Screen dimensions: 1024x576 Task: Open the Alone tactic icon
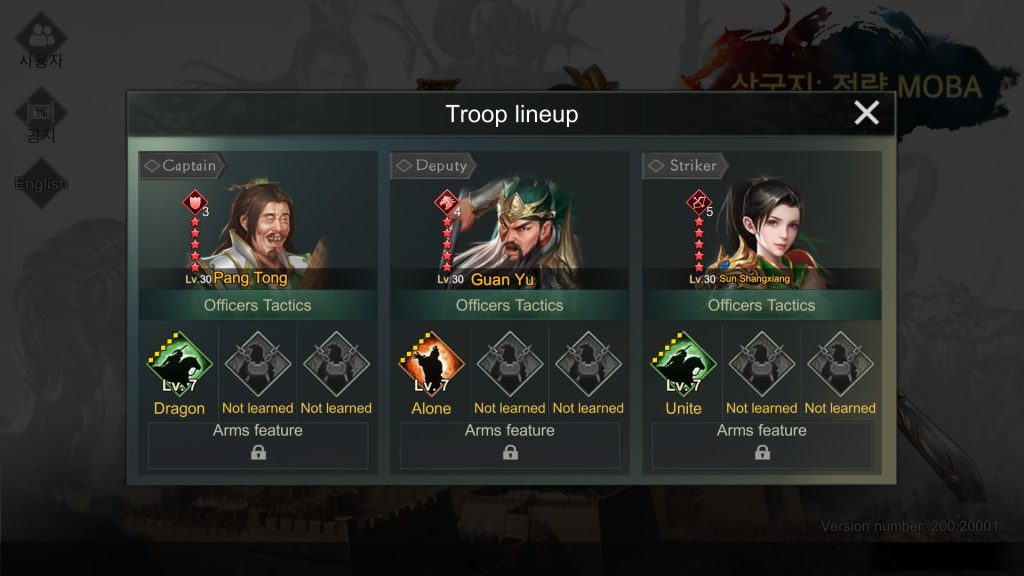431,365
